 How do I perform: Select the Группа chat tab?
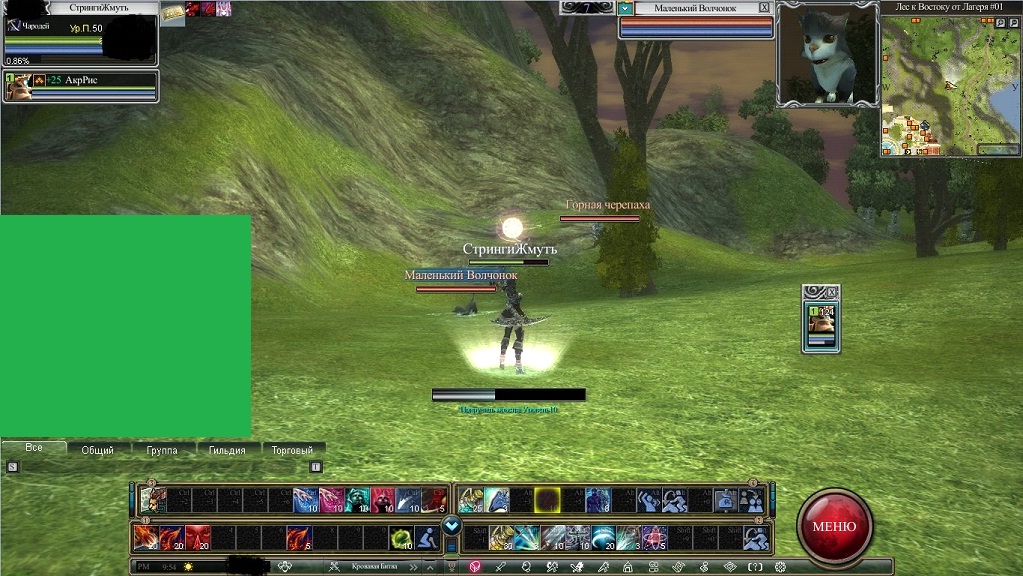pos(162,450)
